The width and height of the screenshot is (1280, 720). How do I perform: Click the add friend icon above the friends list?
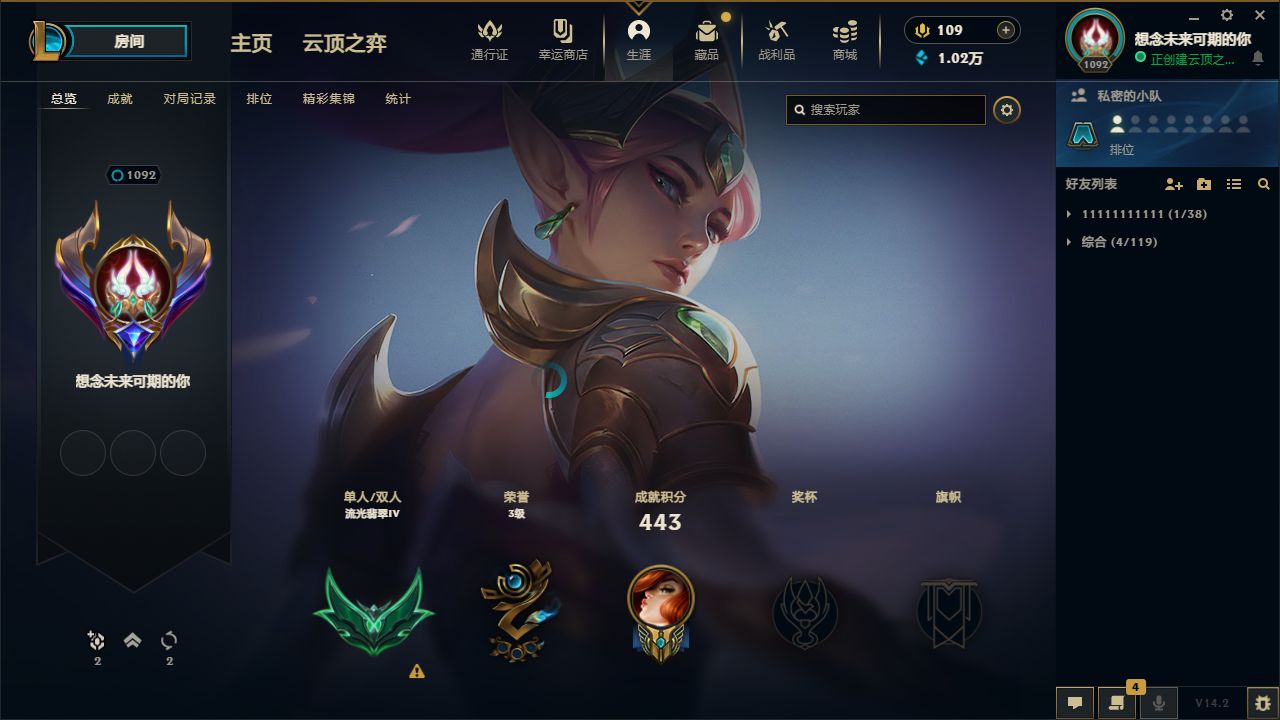tap(1172, 184)
